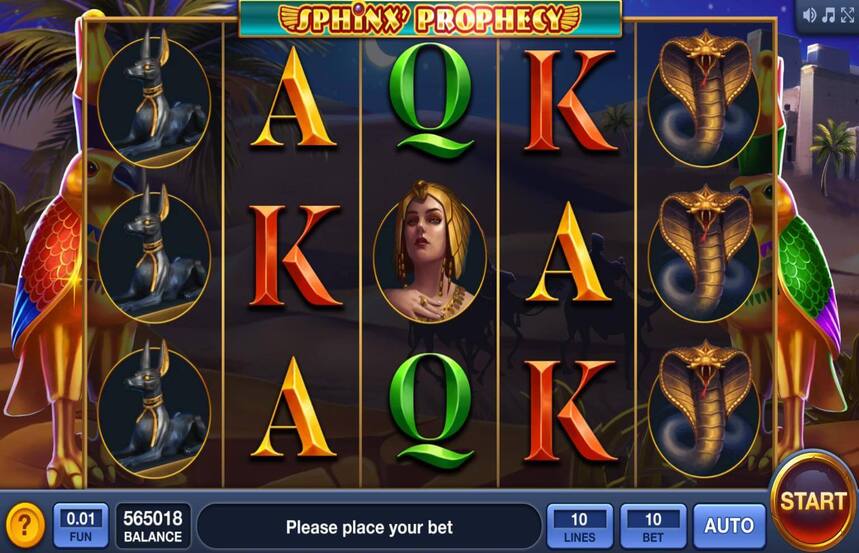Screen dimensions: 859x553
Task: Toggle background music with the note icon
Action: 828,15
